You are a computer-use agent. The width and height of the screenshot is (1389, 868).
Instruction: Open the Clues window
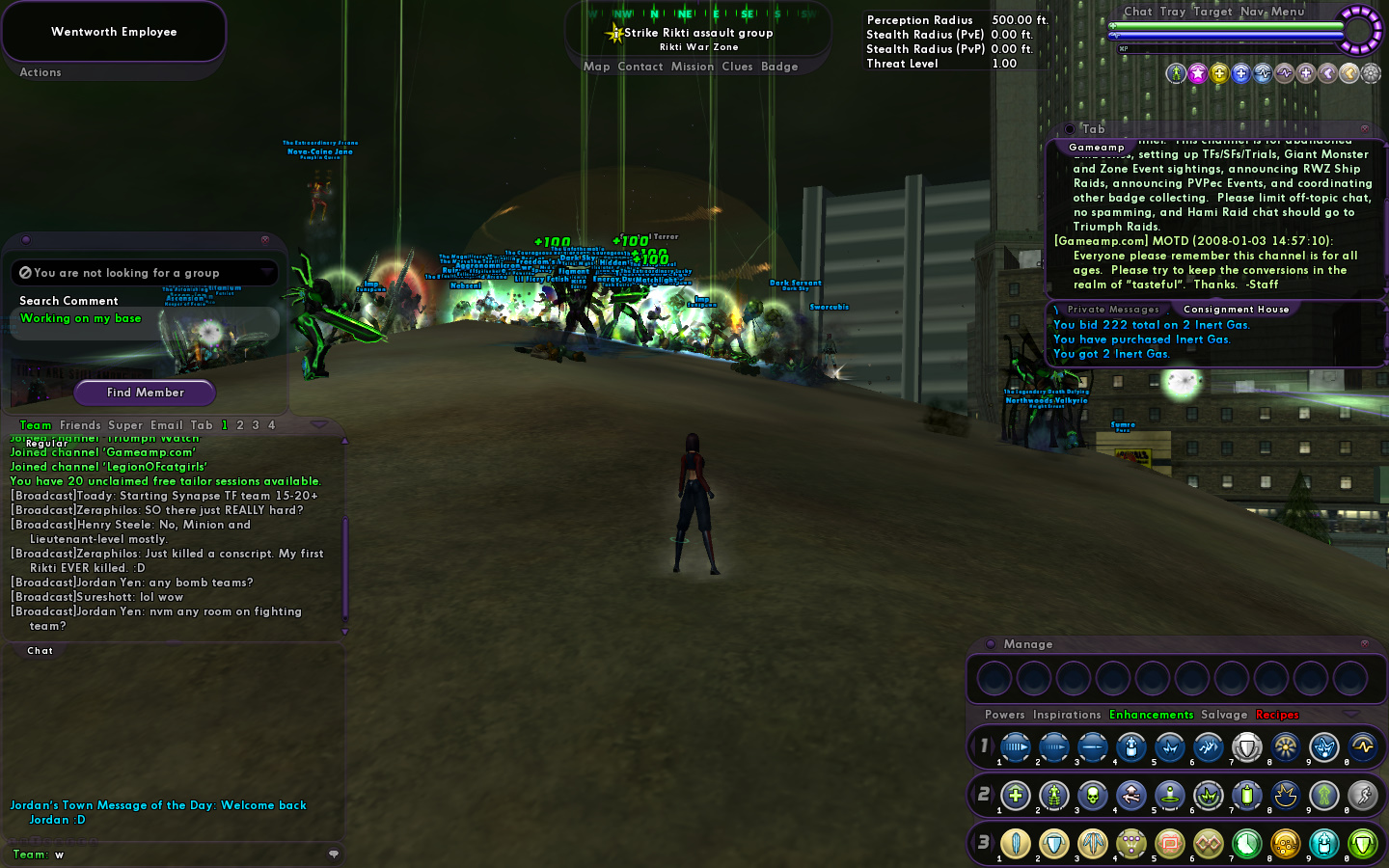(737, 67)
